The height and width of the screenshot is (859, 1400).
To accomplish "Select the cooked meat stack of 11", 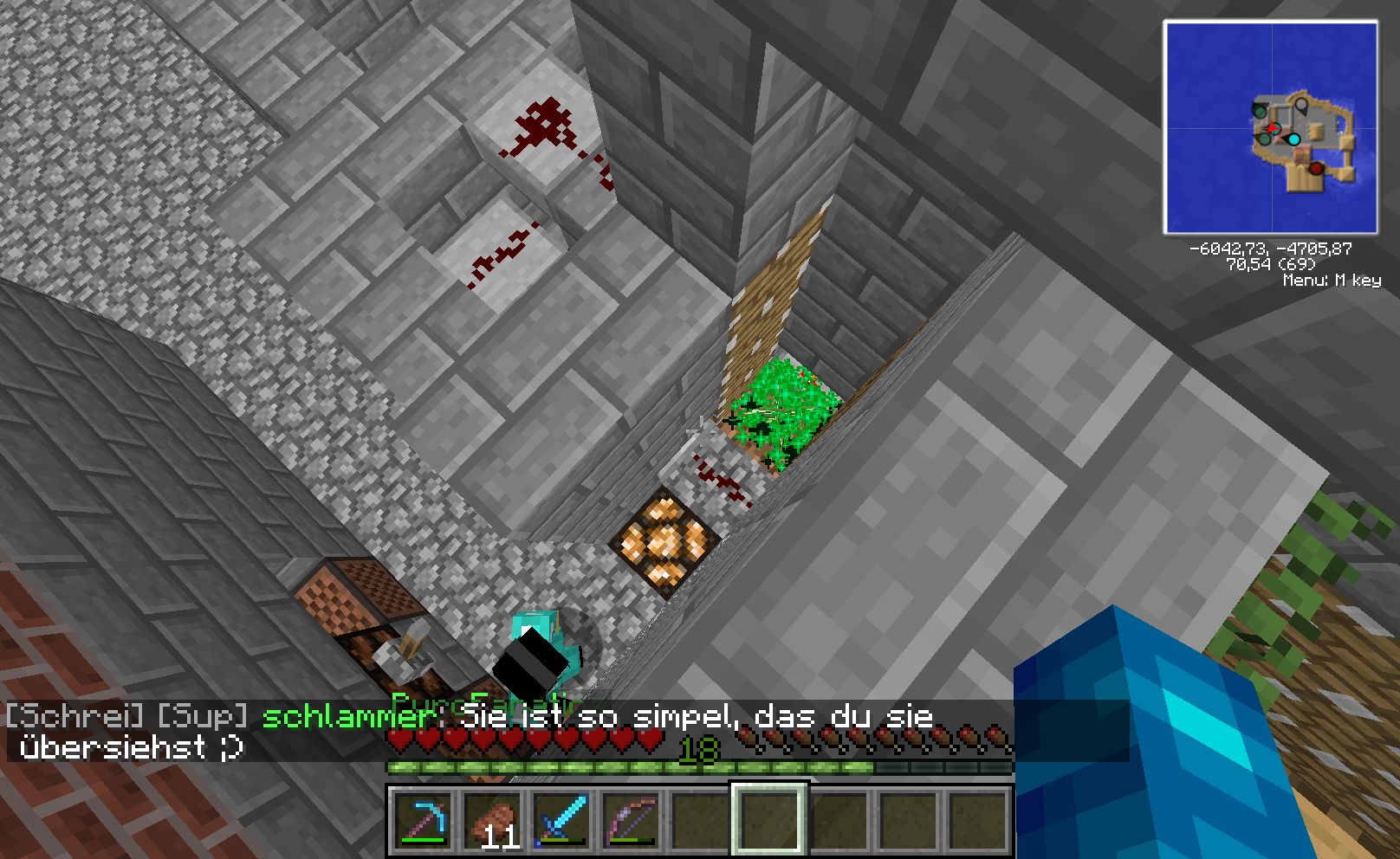I will tap(492, 819).
